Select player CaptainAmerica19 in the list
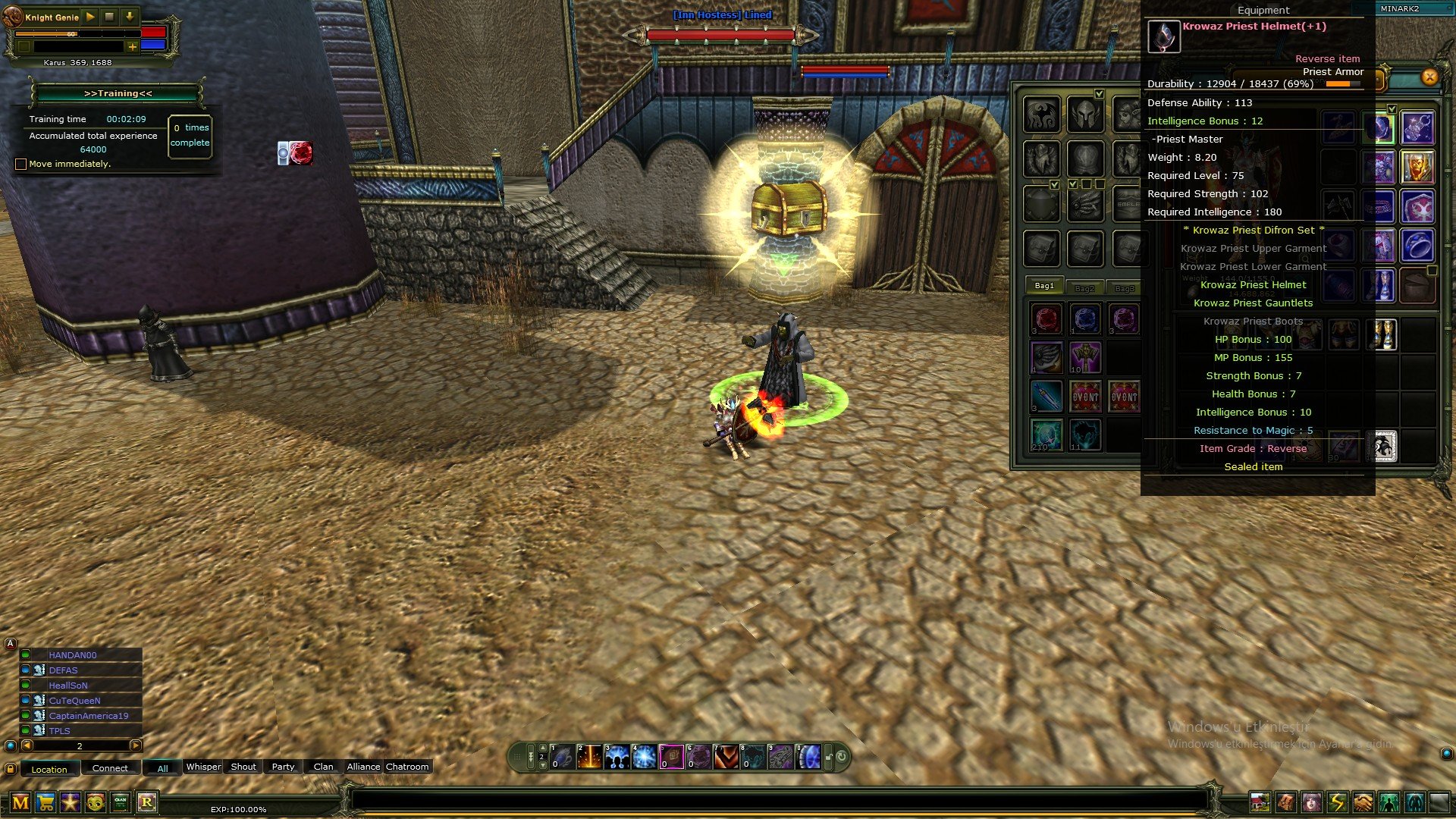1456x819 pixels. pos(88,716)
